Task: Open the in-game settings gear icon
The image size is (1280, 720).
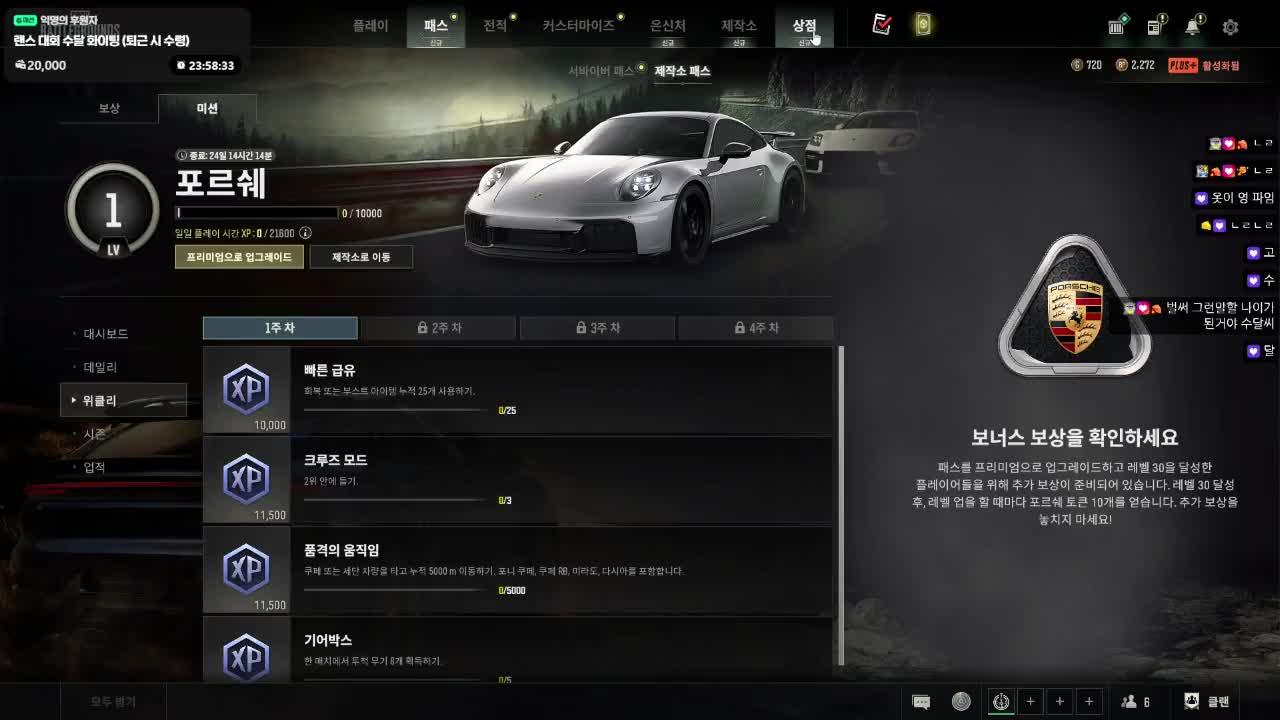Action: pyautogui.click(x=1232, y=27)
